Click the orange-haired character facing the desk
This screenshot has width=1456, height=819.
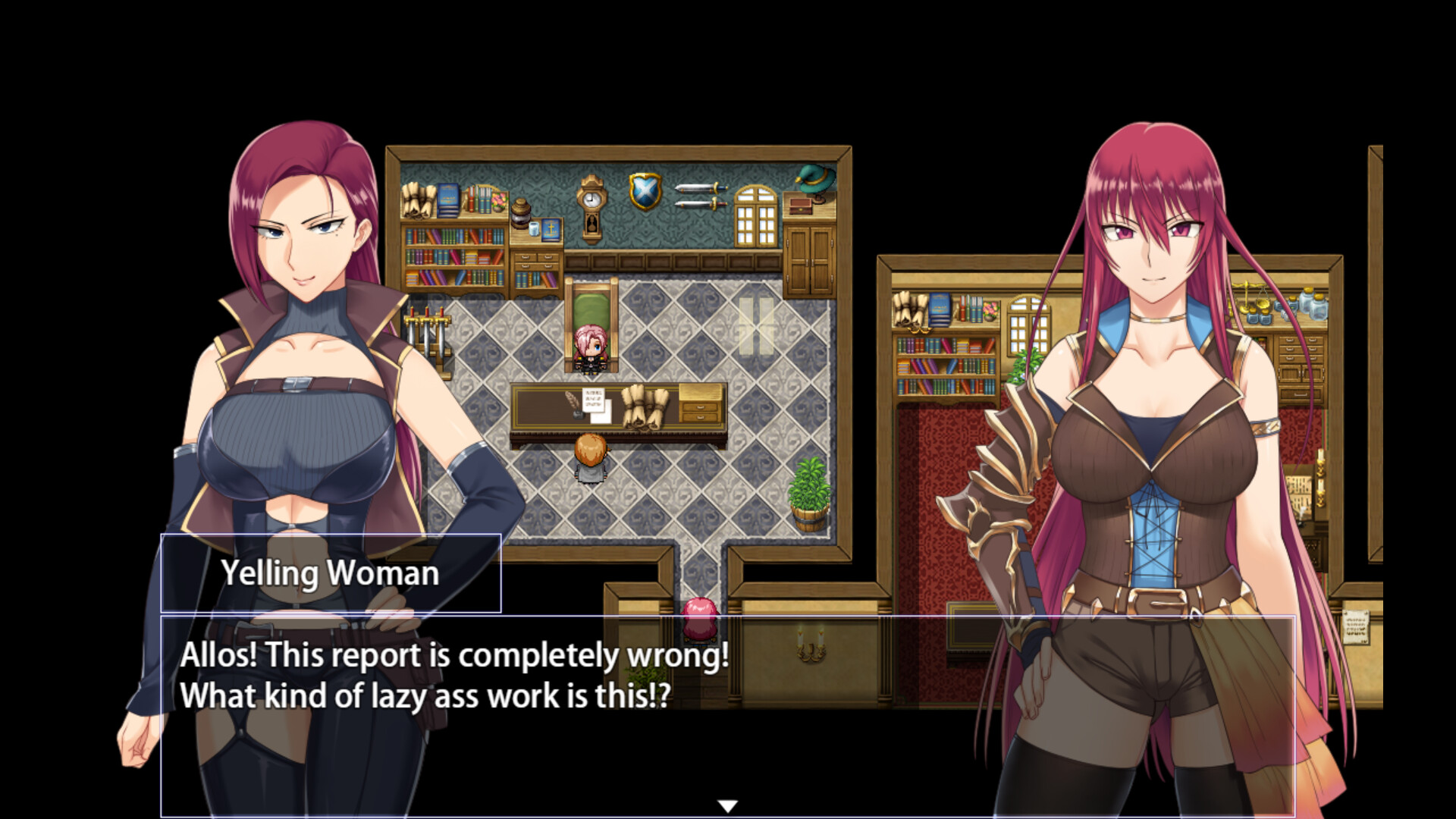coord(591,459)
